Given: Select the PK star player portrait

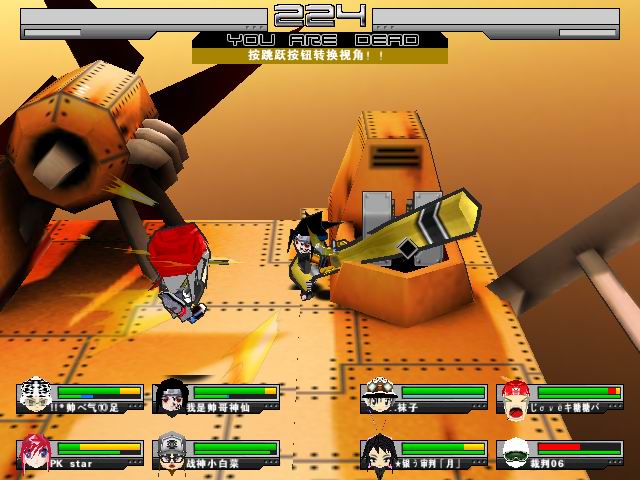Looking at the screenshot, I should (35, 453).
